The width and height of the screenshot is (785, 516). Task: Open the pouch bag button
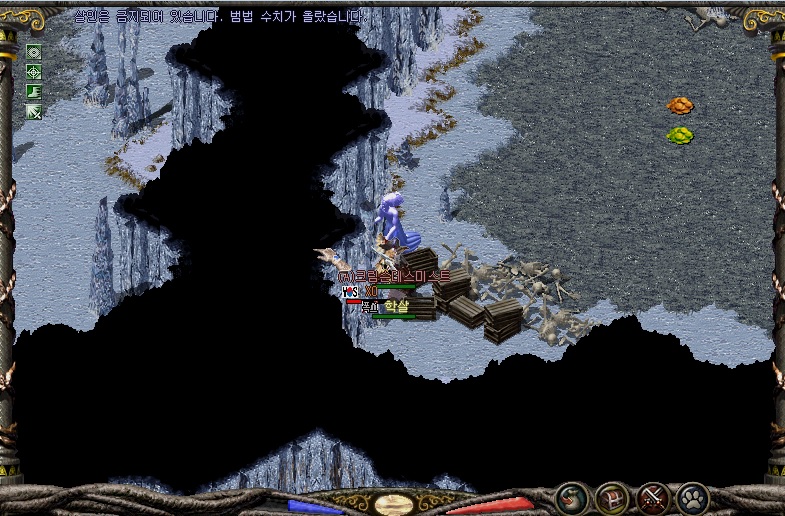pyautogui.click(x=572, y=497)
